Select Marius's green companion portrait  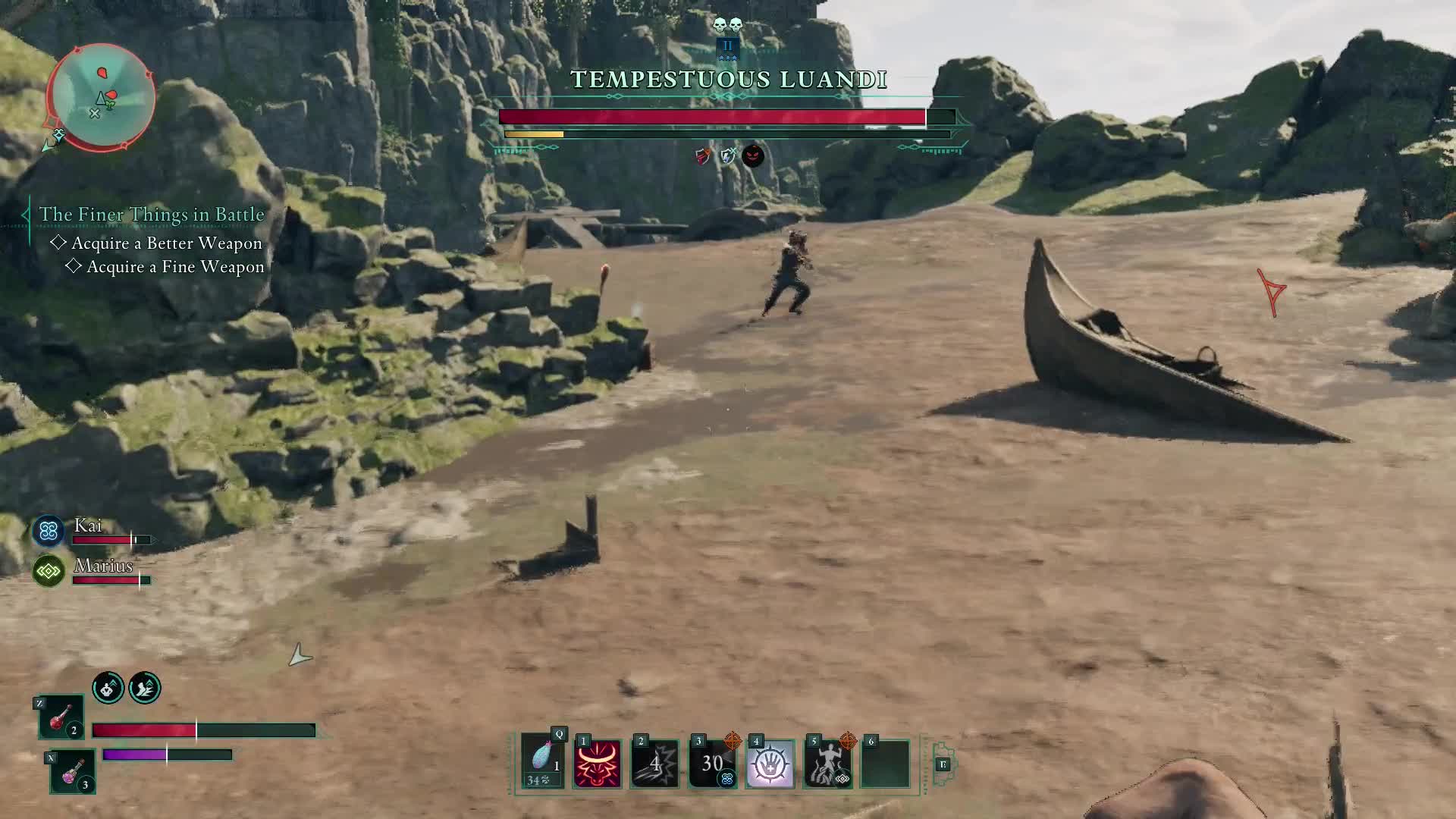[49, 571]
